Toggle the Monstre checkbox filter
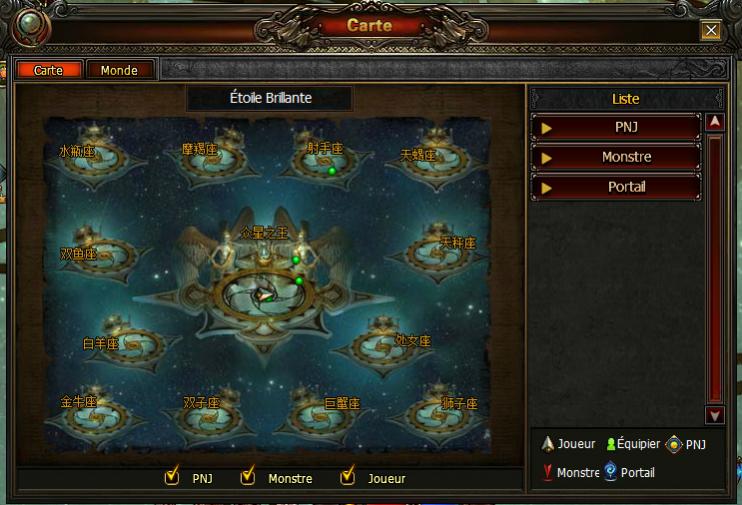 pyautogui.click(x=248, y=477)
